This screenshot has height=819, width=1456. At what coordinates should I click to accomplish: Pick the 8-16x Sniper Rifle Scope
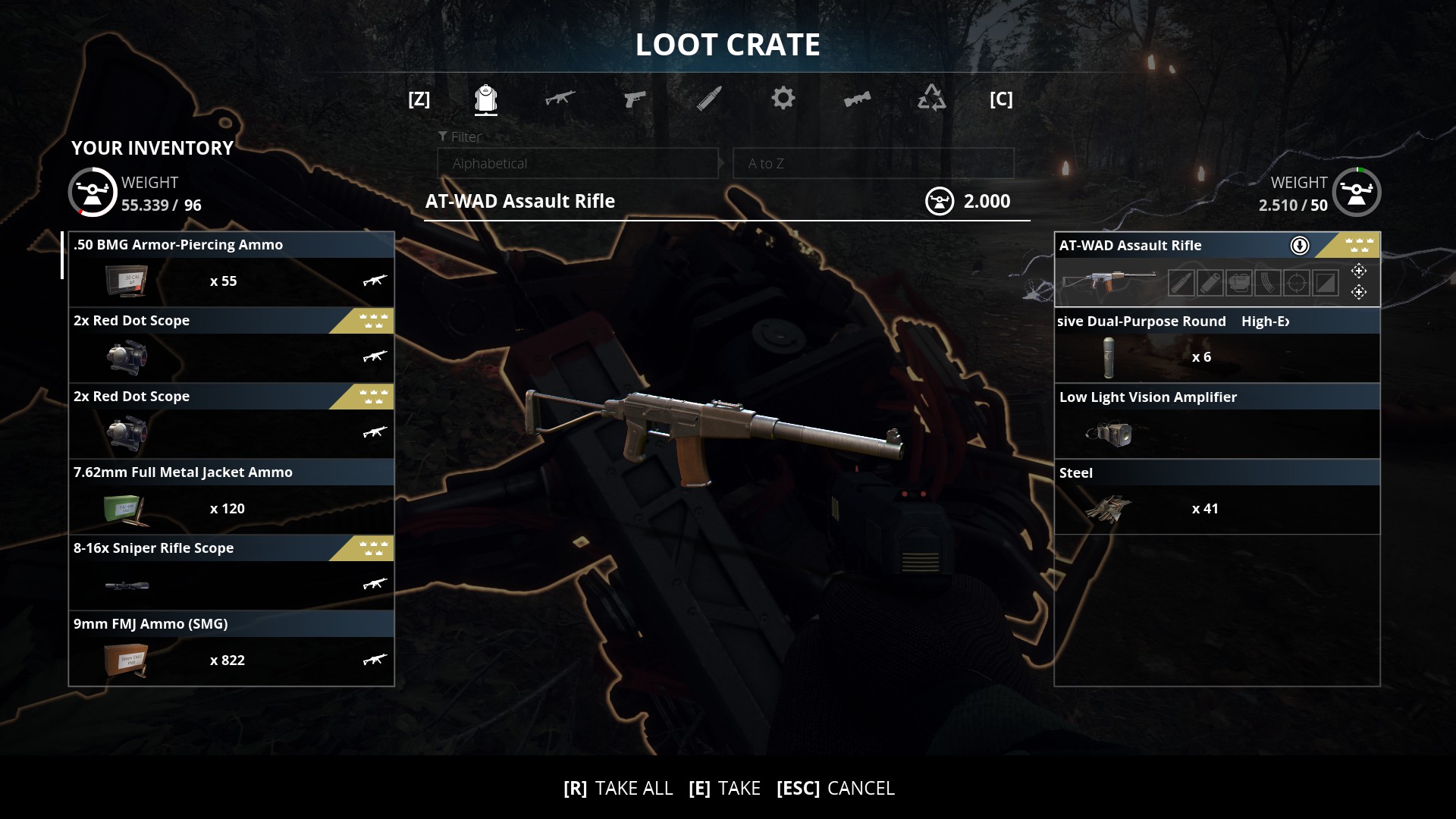point(231,573)
